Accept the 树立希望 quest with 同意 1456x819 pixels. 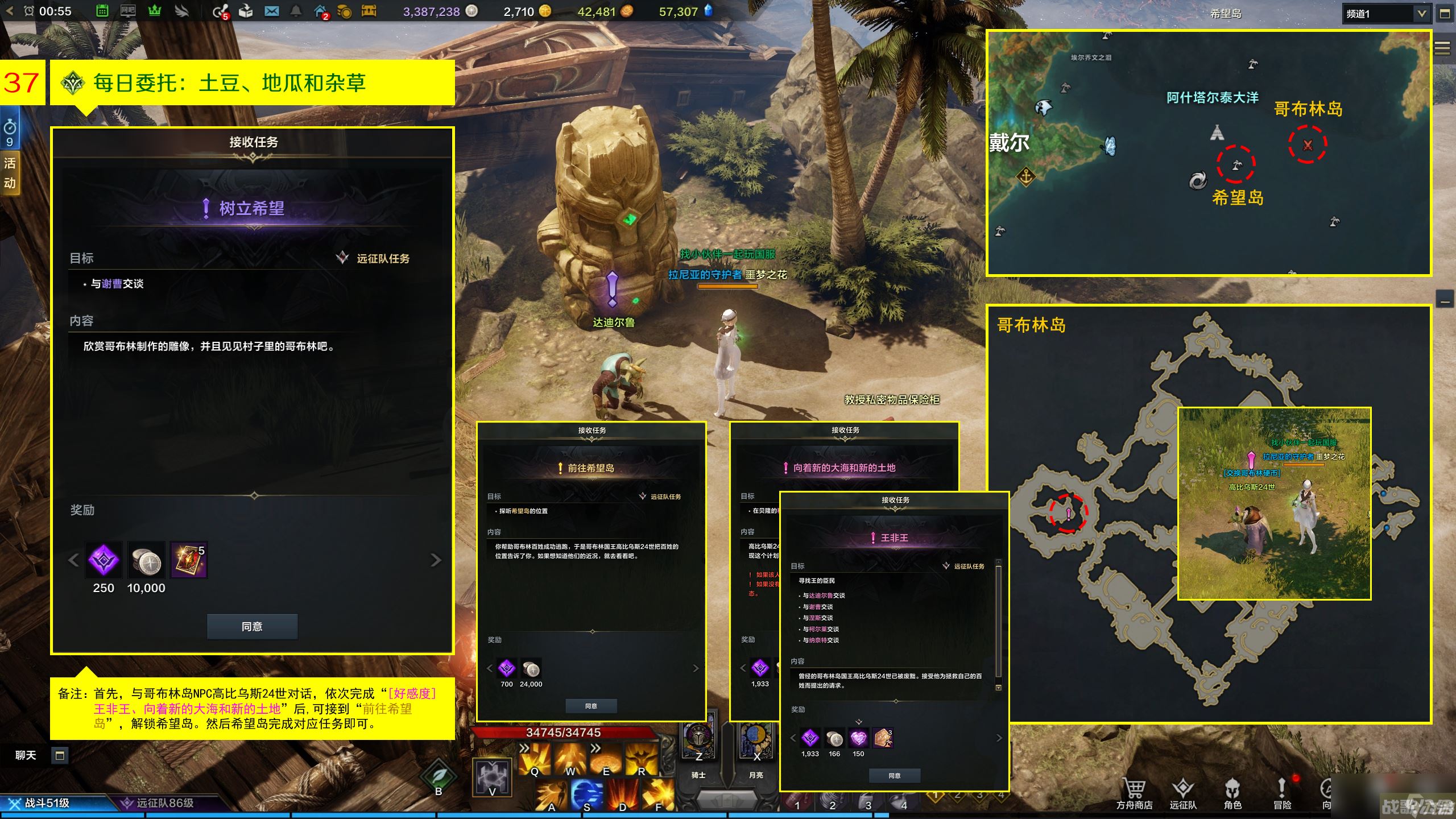click(x=252, y=626)
